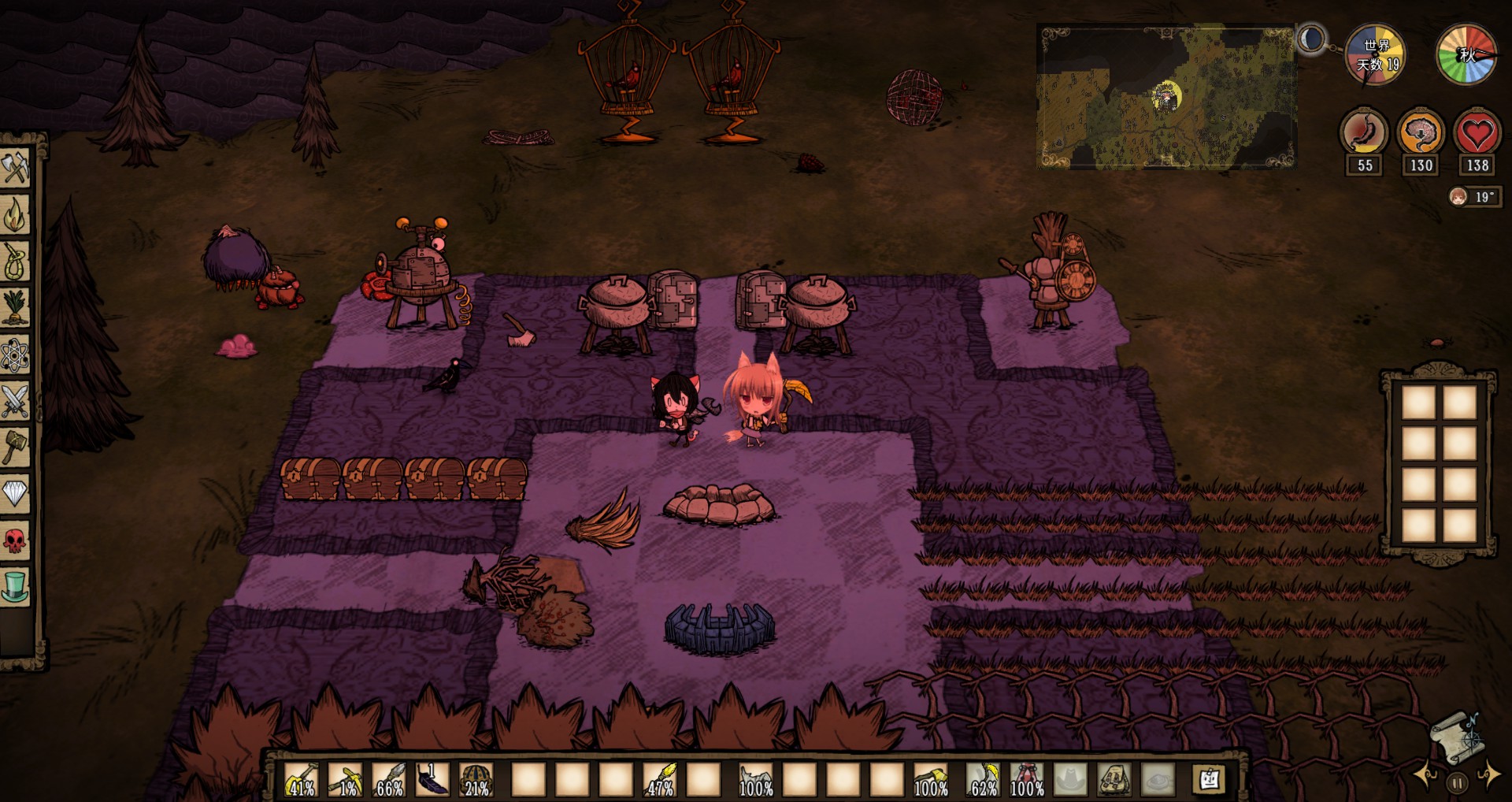Select the golden shovel at 41%
This screenshot has width=1512, height=802.
pyautogui.click(x=301, y=779)
